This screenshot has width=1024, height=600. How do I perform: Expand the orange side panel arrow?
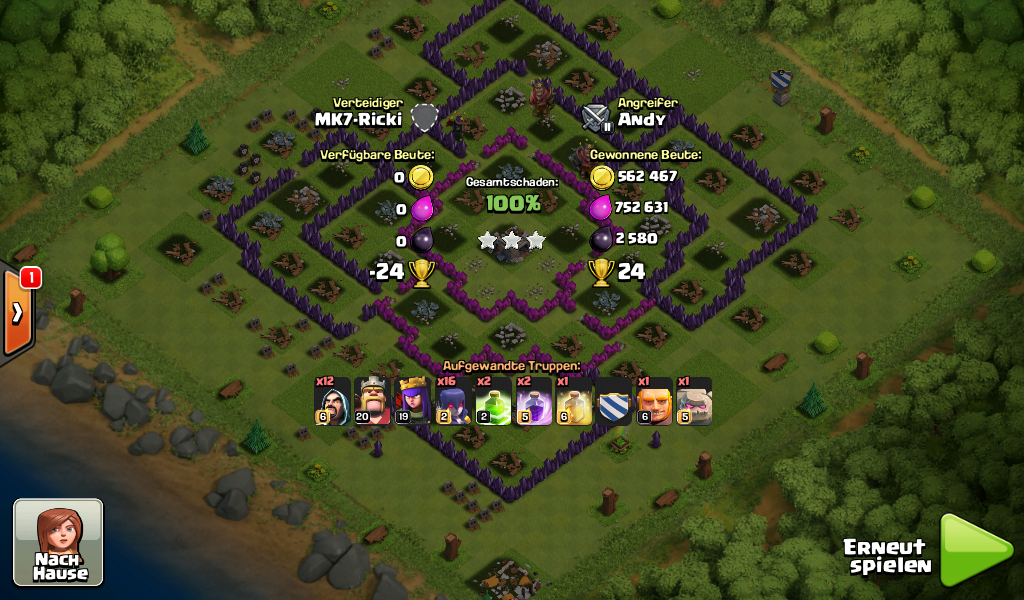(x=17, y=312)
